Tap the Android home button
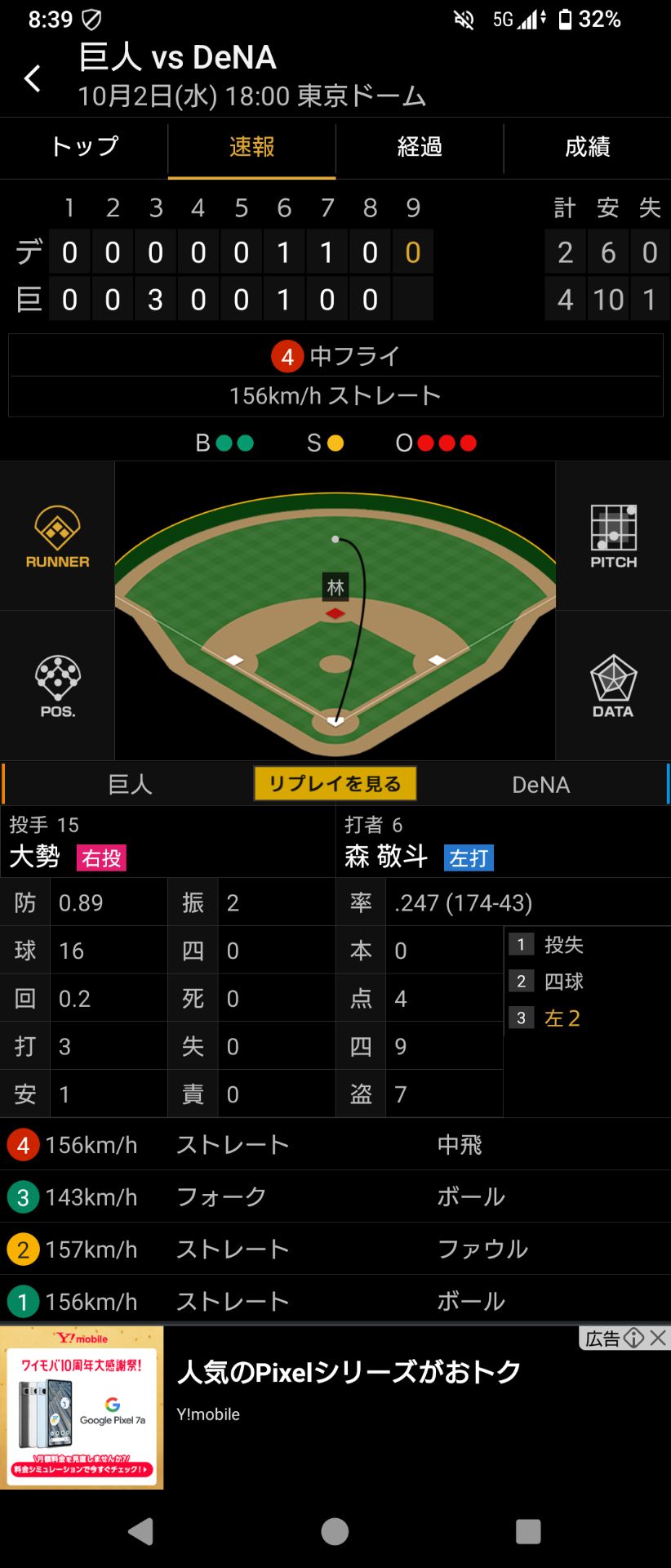 pyautogui.click(x=335, y=1531)
